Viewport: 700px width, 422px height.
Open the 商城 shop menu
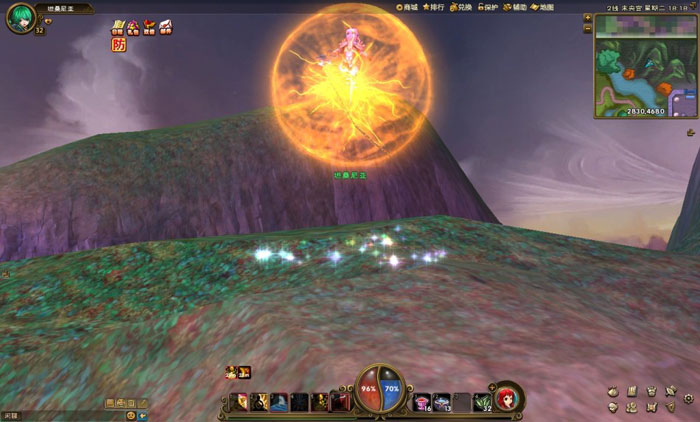407,7
